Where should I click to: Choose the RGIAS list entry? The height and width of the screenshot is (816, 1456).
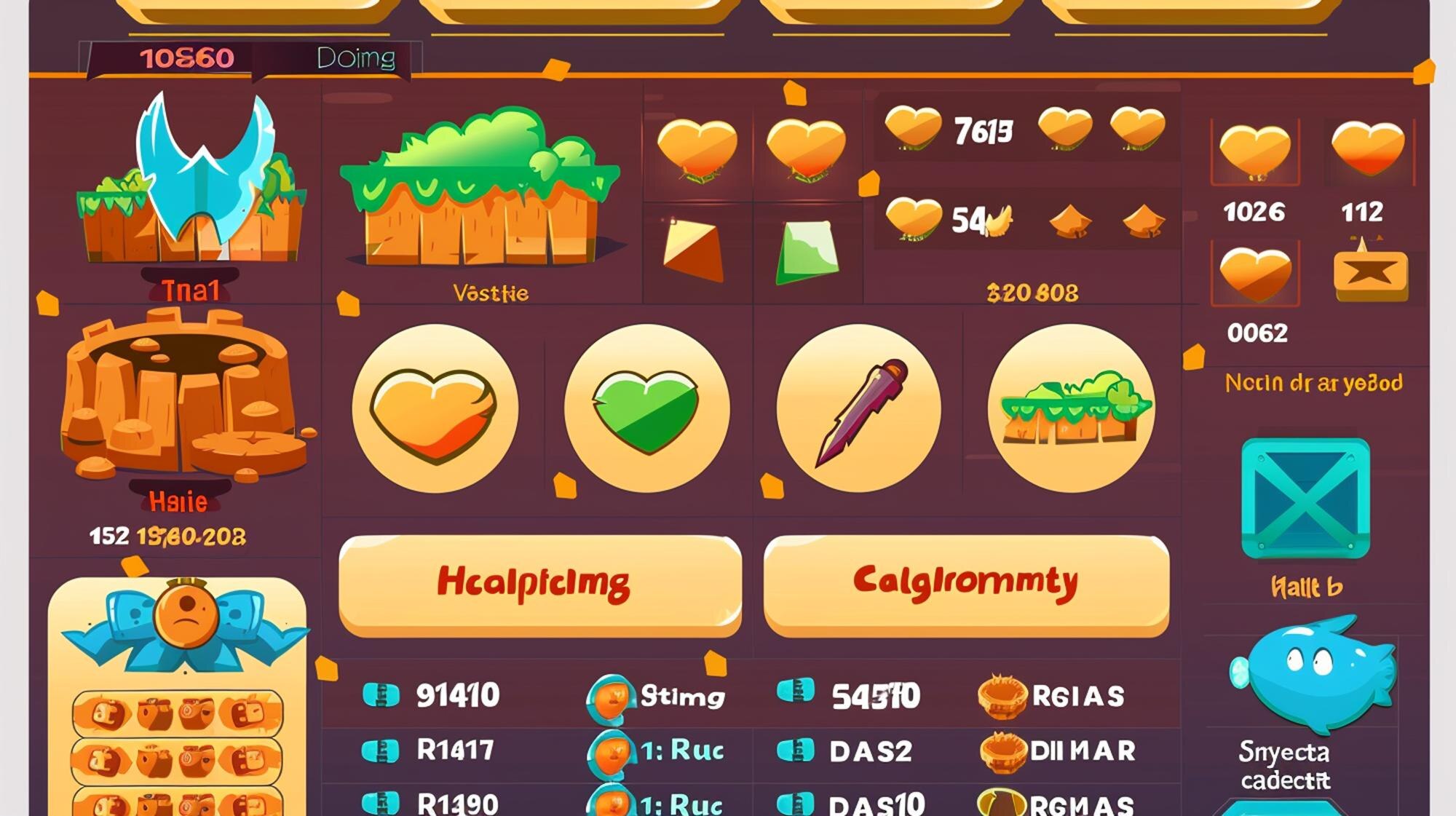point(1077,697)
